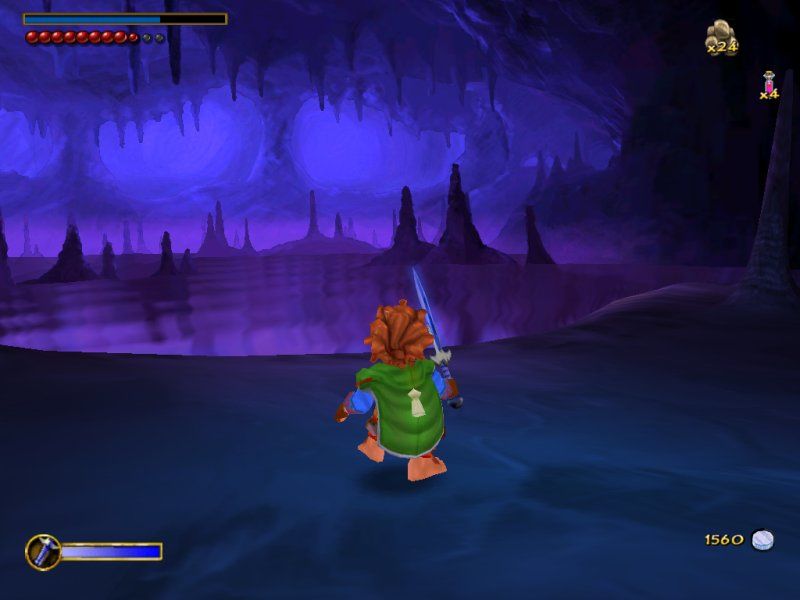Image resolution: width=800 pixels, height=600 pixels.
Task: Click the silver penny coin icon
Action: point(763,540)
